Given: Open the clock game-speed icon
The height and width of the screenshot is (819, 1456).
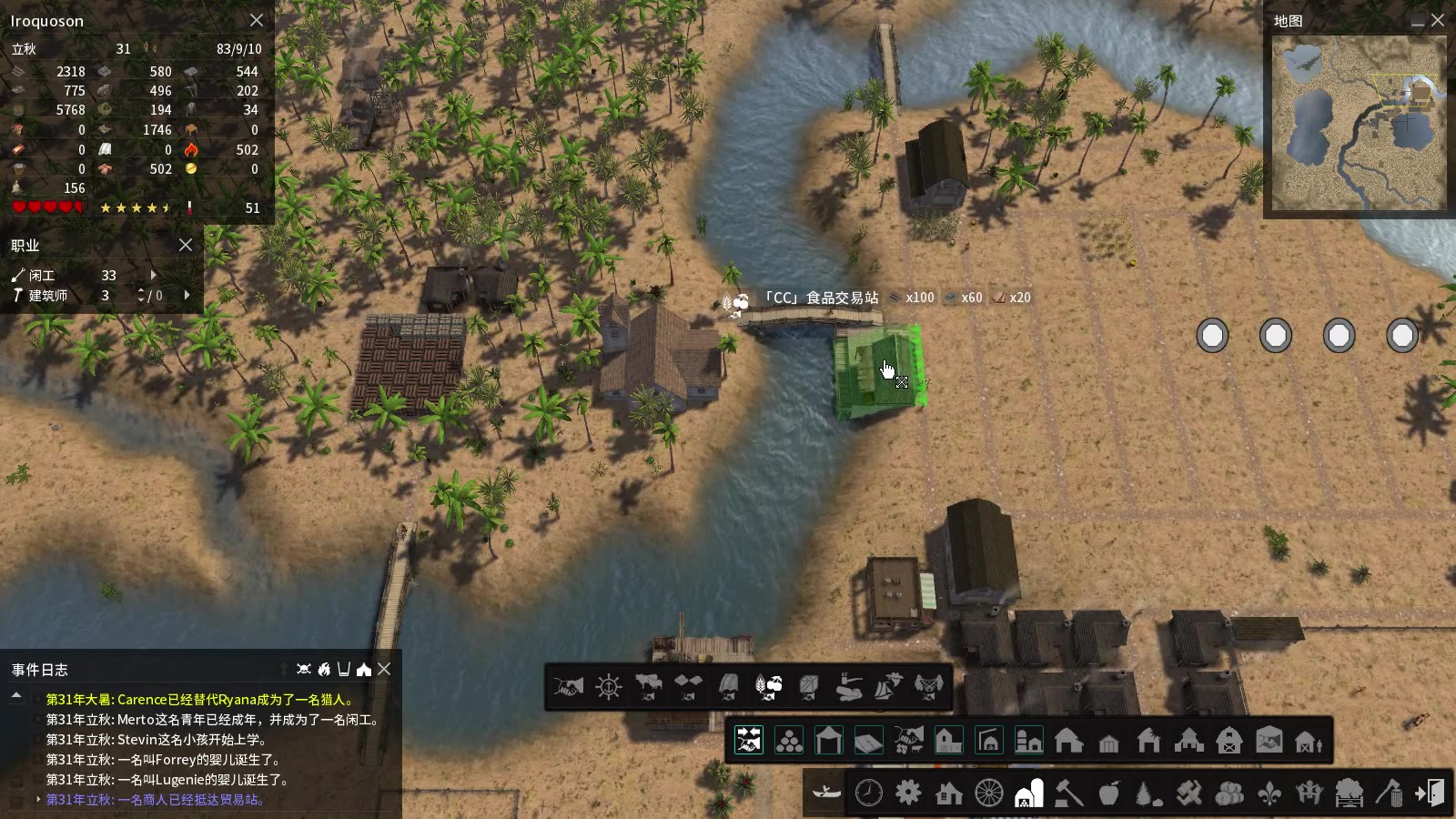Looking at the screenshot, I should point(871,793).
